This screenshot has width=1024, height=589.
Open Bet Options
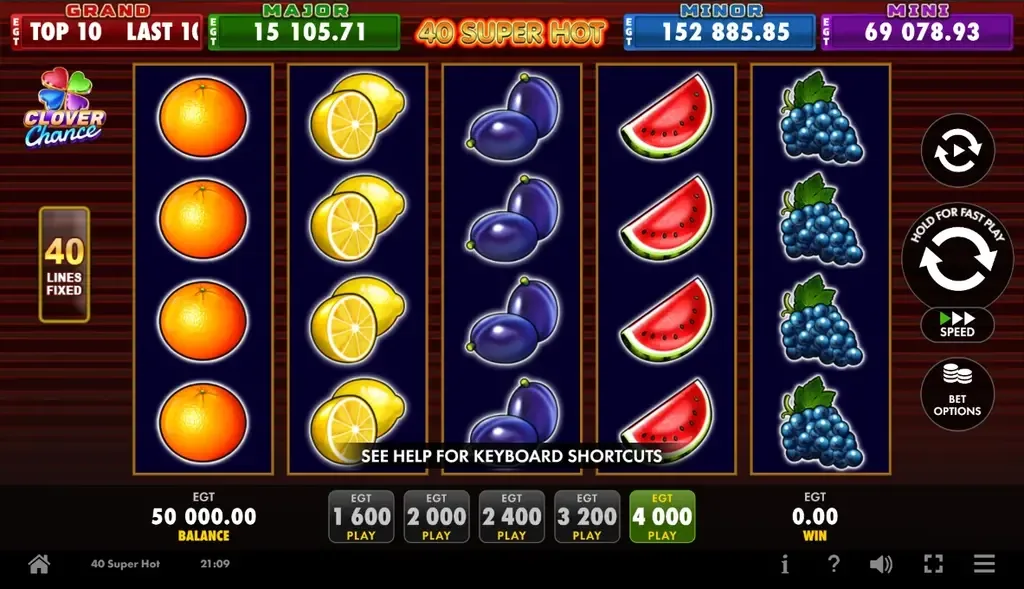(x=957, y=394)
